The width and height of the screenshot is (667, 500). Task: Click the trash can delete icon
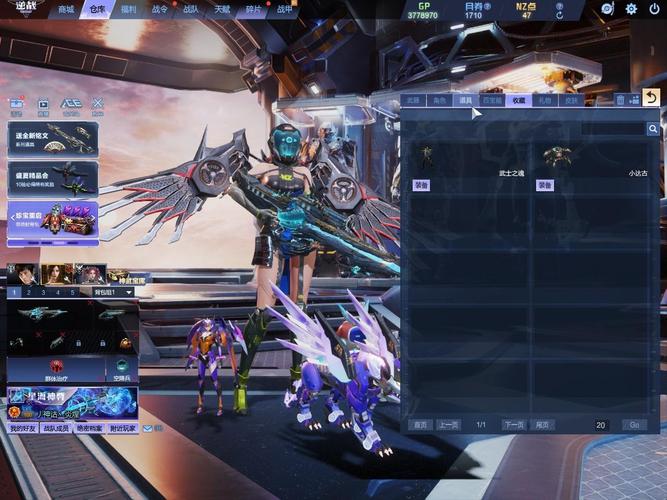click(620, 100)
